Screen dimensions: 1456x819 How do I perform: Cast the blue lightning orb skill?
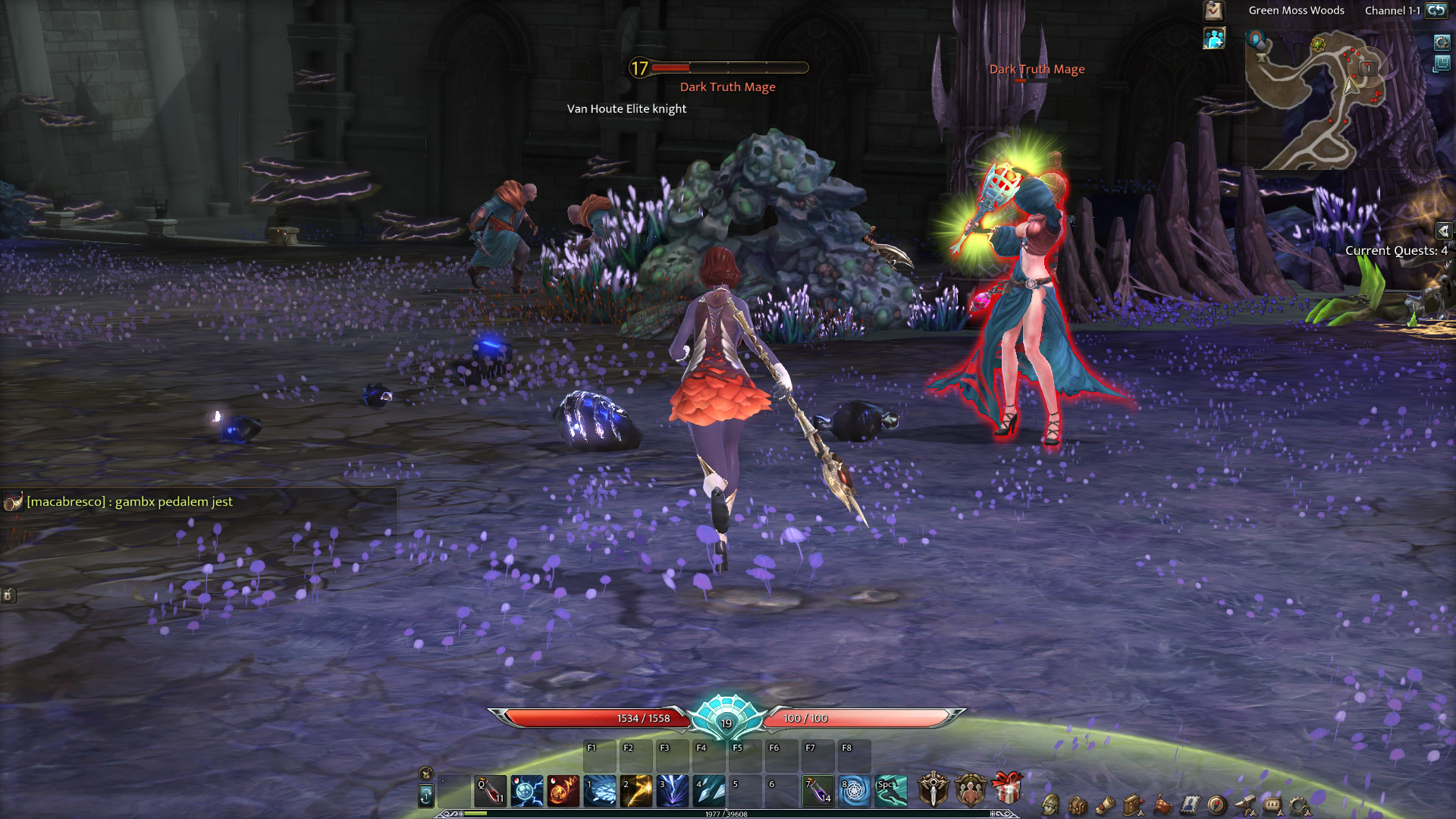527,791
